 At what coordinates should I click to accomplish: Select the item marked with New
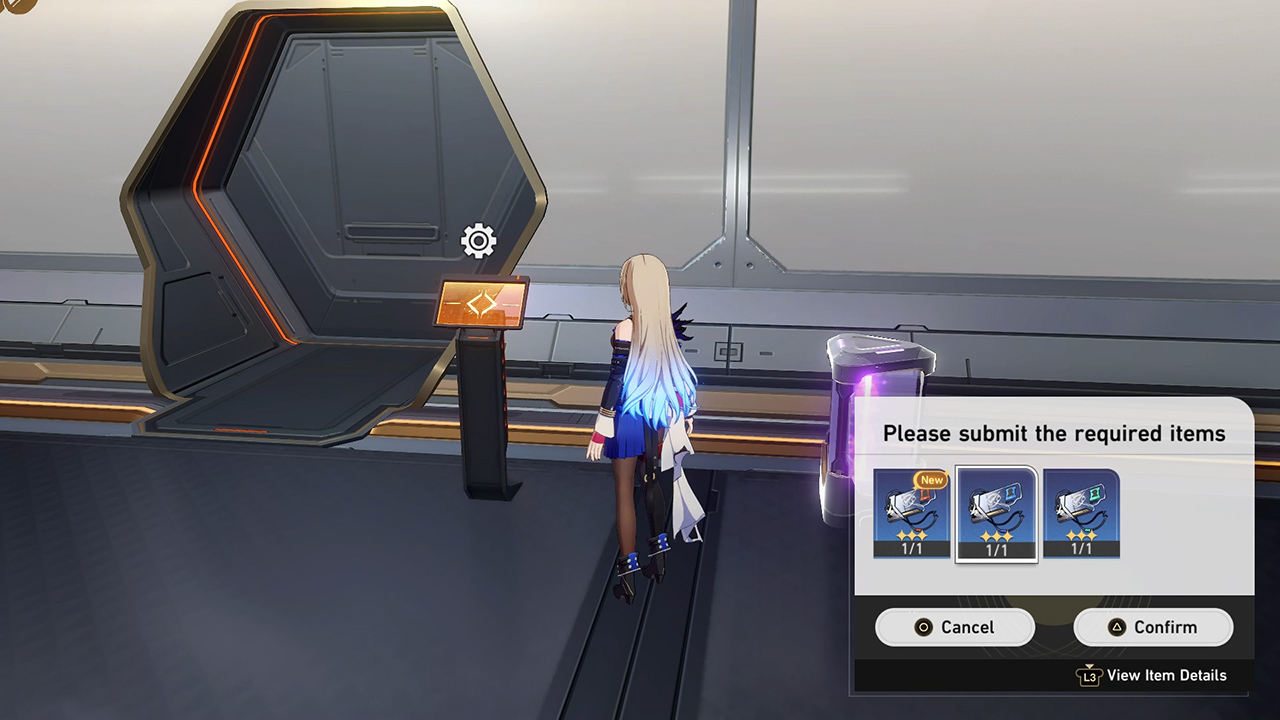click(910, 512)
